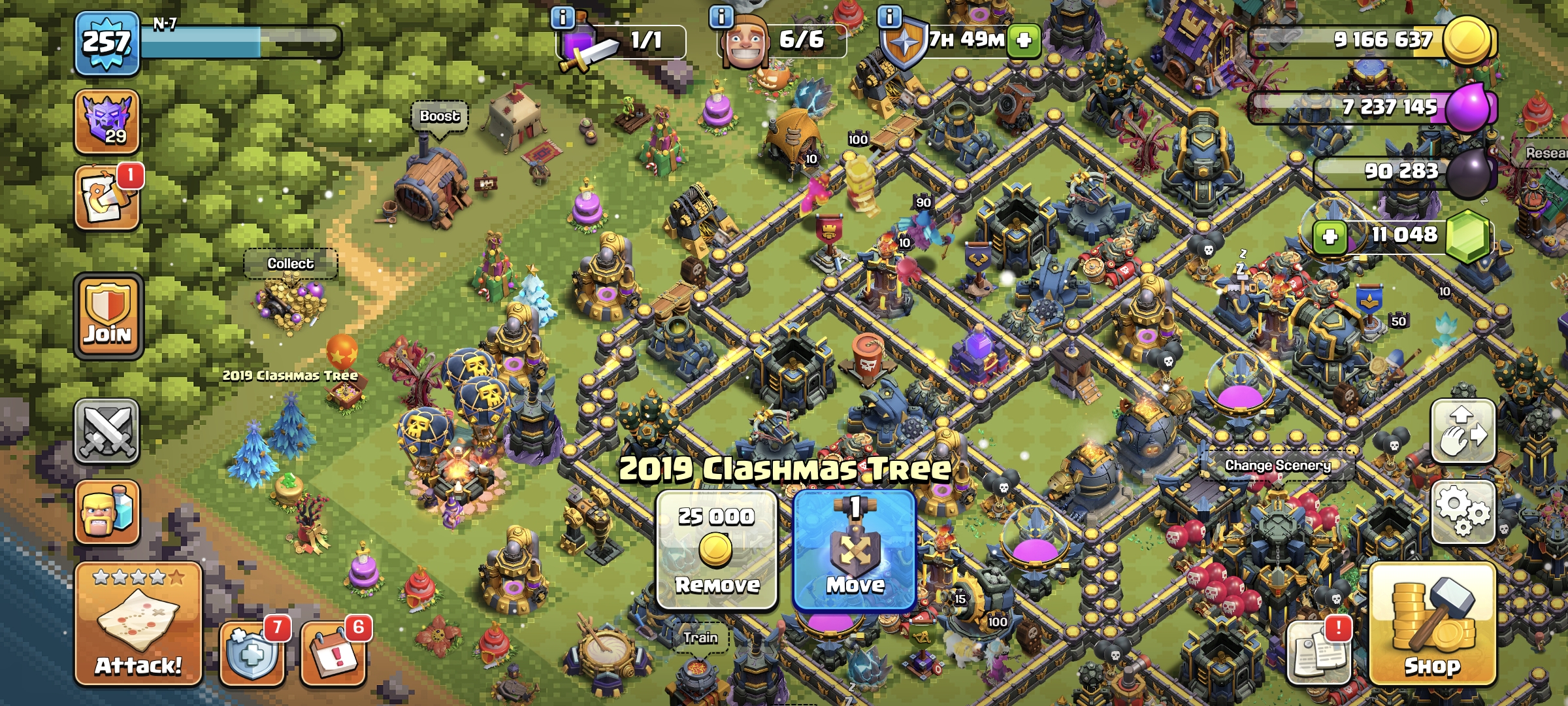Viewport: 1568px width, 706px height.
Task: Open the events calendar with 6 badge
Action: click(333, 652)
